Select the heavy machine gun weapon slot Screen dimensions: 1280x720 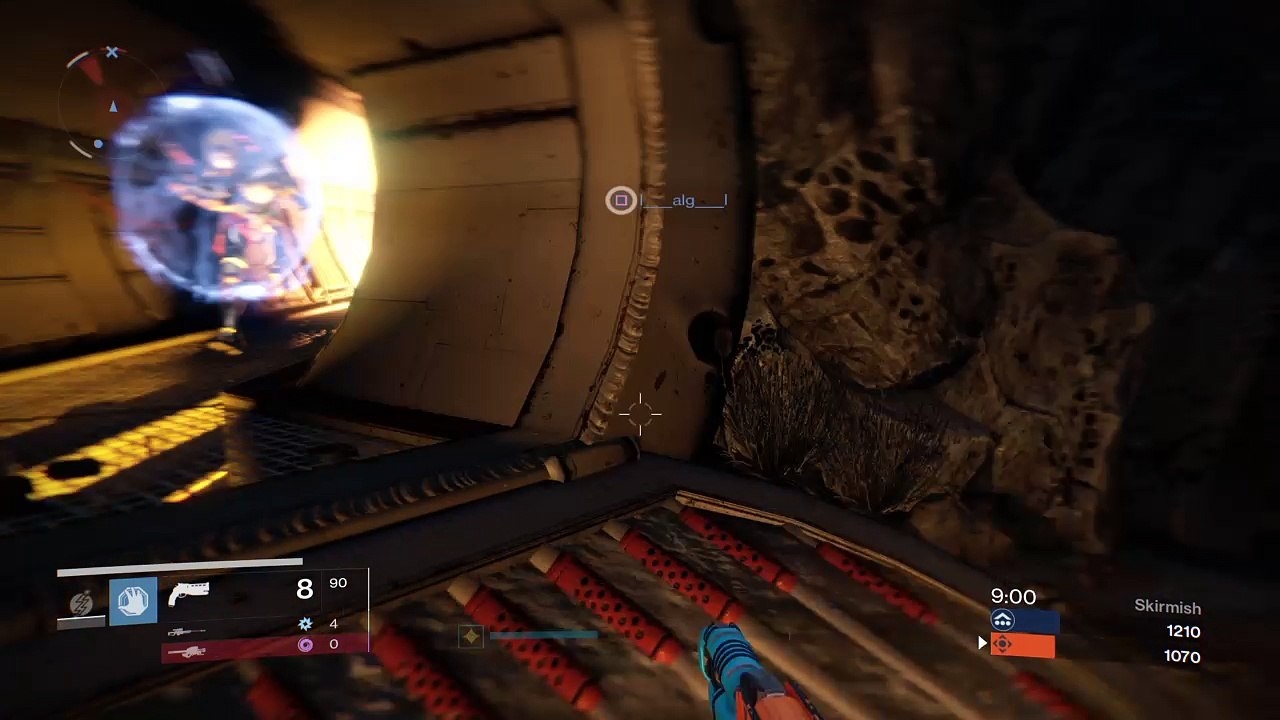pos(187,652)
